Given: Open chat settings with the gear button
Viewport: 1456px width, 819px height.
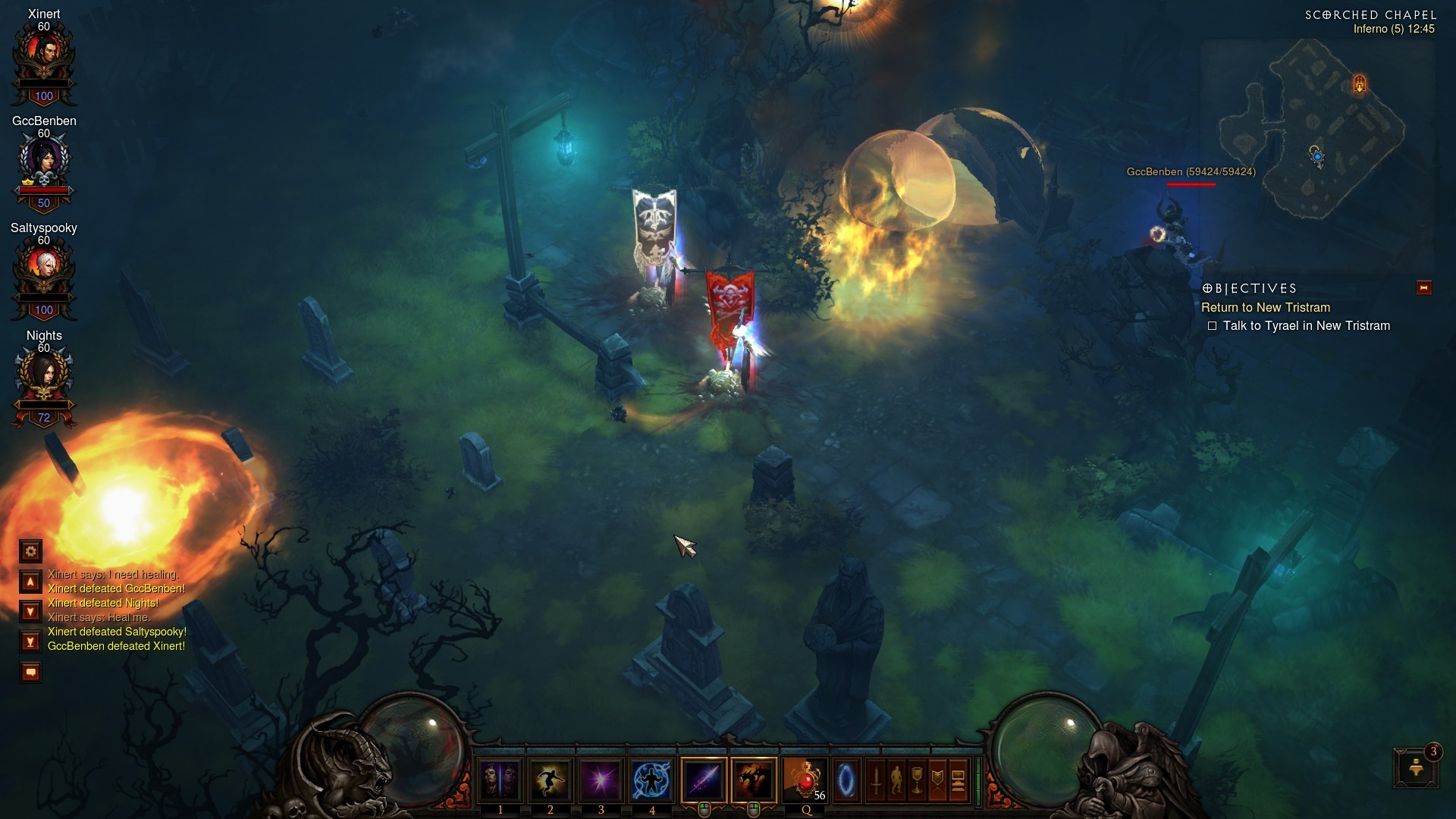Looking at the screenshot, I should pyautogui.click(x=30, y=551).
